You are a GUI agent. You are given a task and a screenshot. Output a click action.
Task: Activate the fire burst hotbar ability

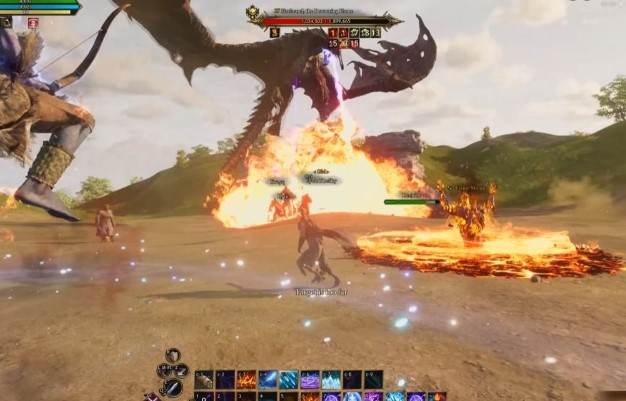(x=246, y=380)
